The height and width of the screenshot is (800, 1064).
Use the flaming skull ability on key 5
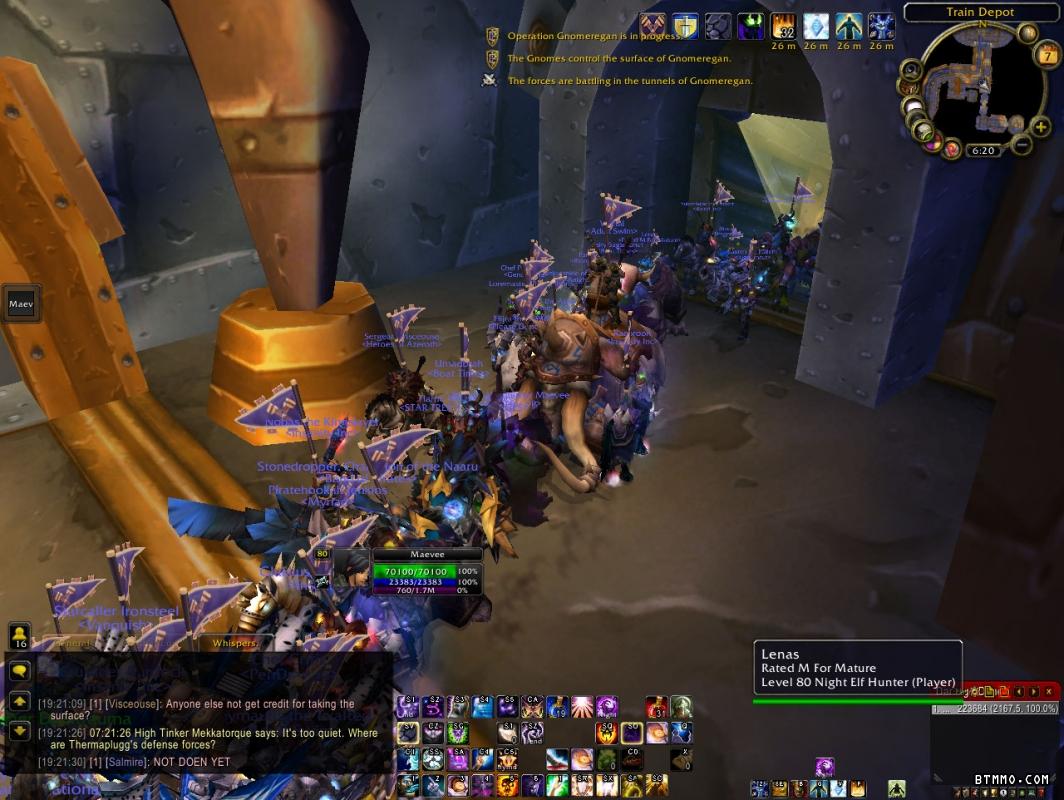pyautogui.click(x=507, y=785)
